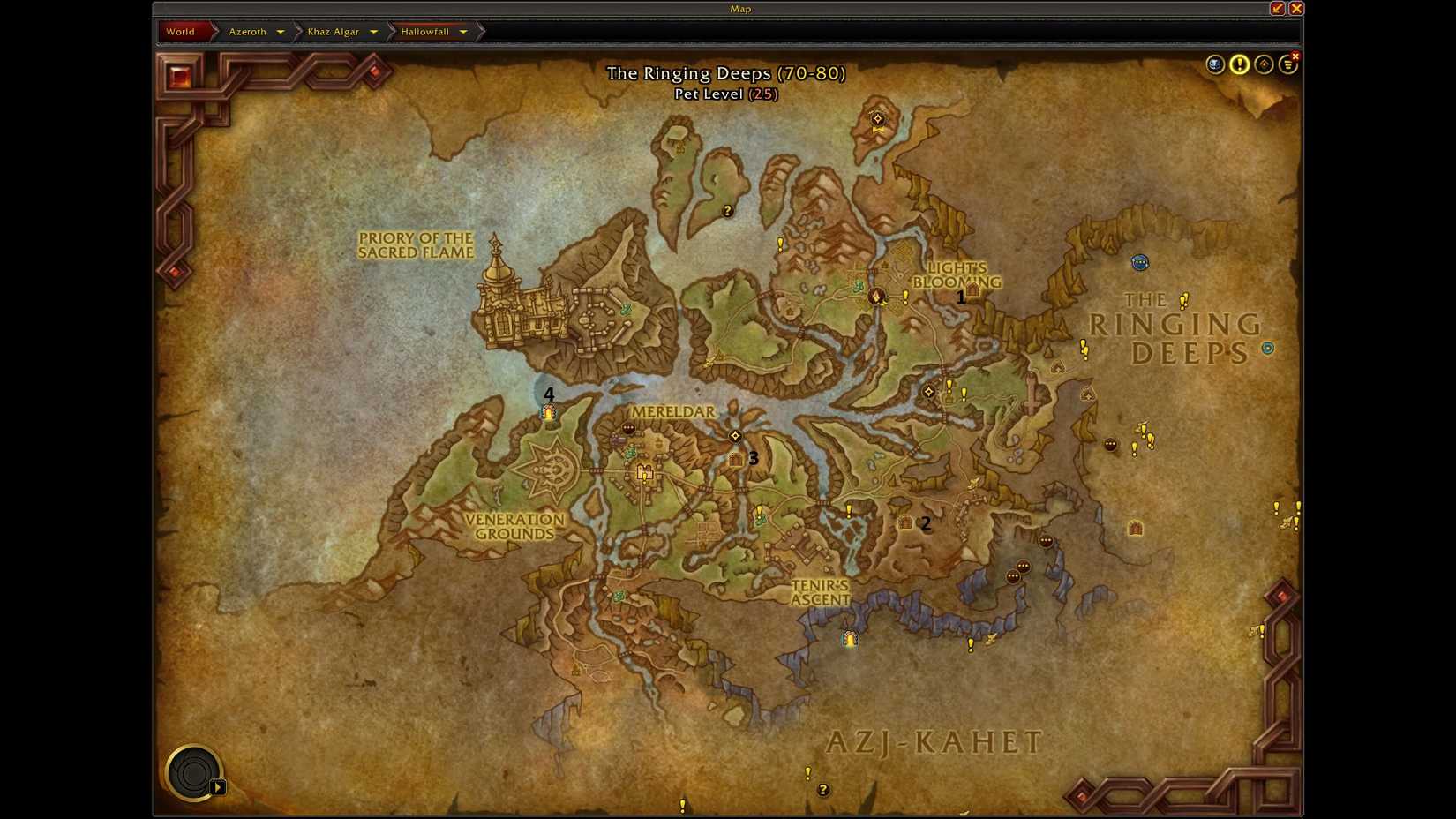The width and height of the screenshot is (1456, 819).
Task: Open the pet battle info icon
Action: pyautogui.click(x=1215, y=64)
